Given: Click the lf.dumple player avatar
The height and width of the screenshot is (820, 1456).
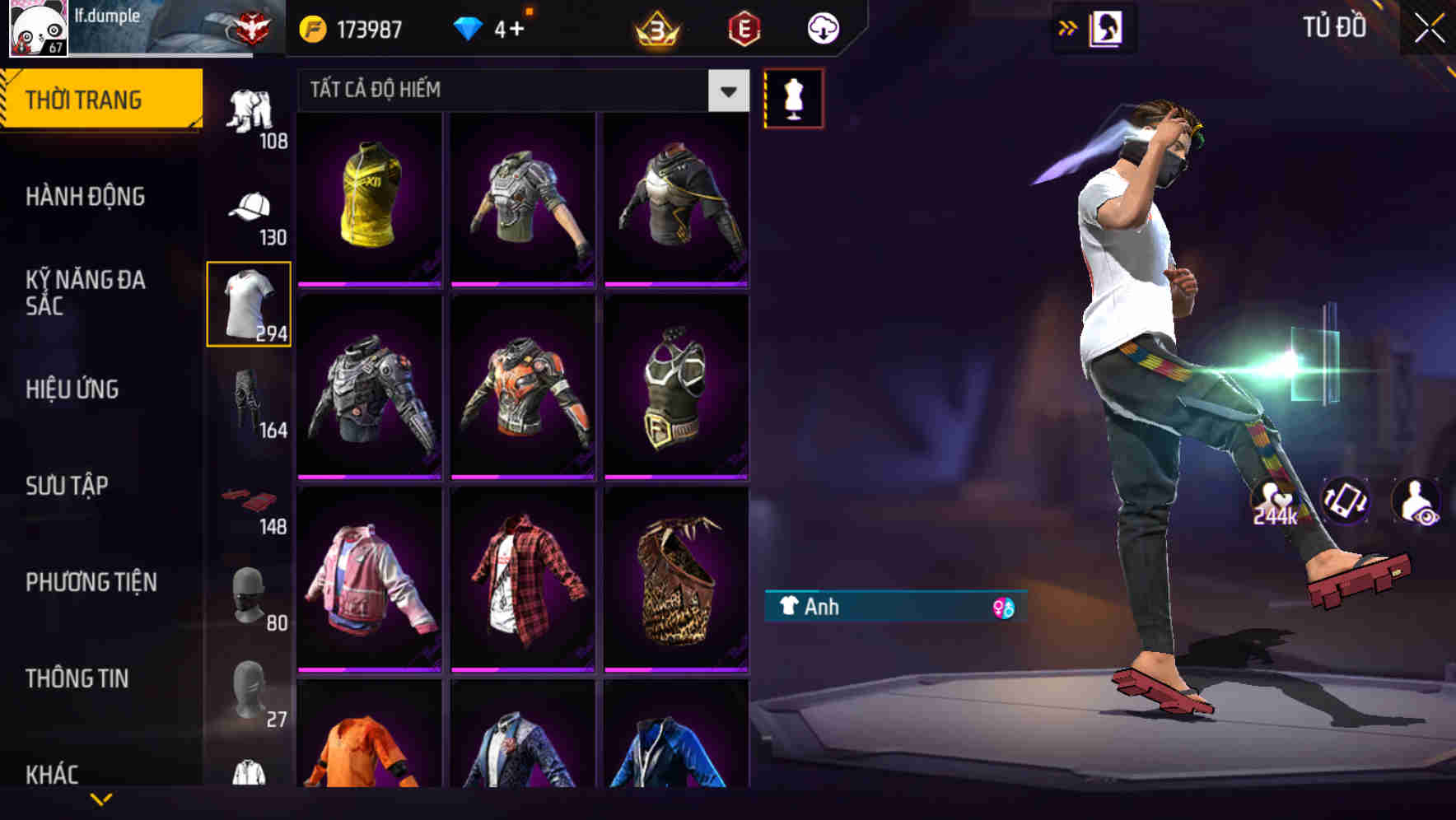Looking at the screenshot, I should [37, 29].
